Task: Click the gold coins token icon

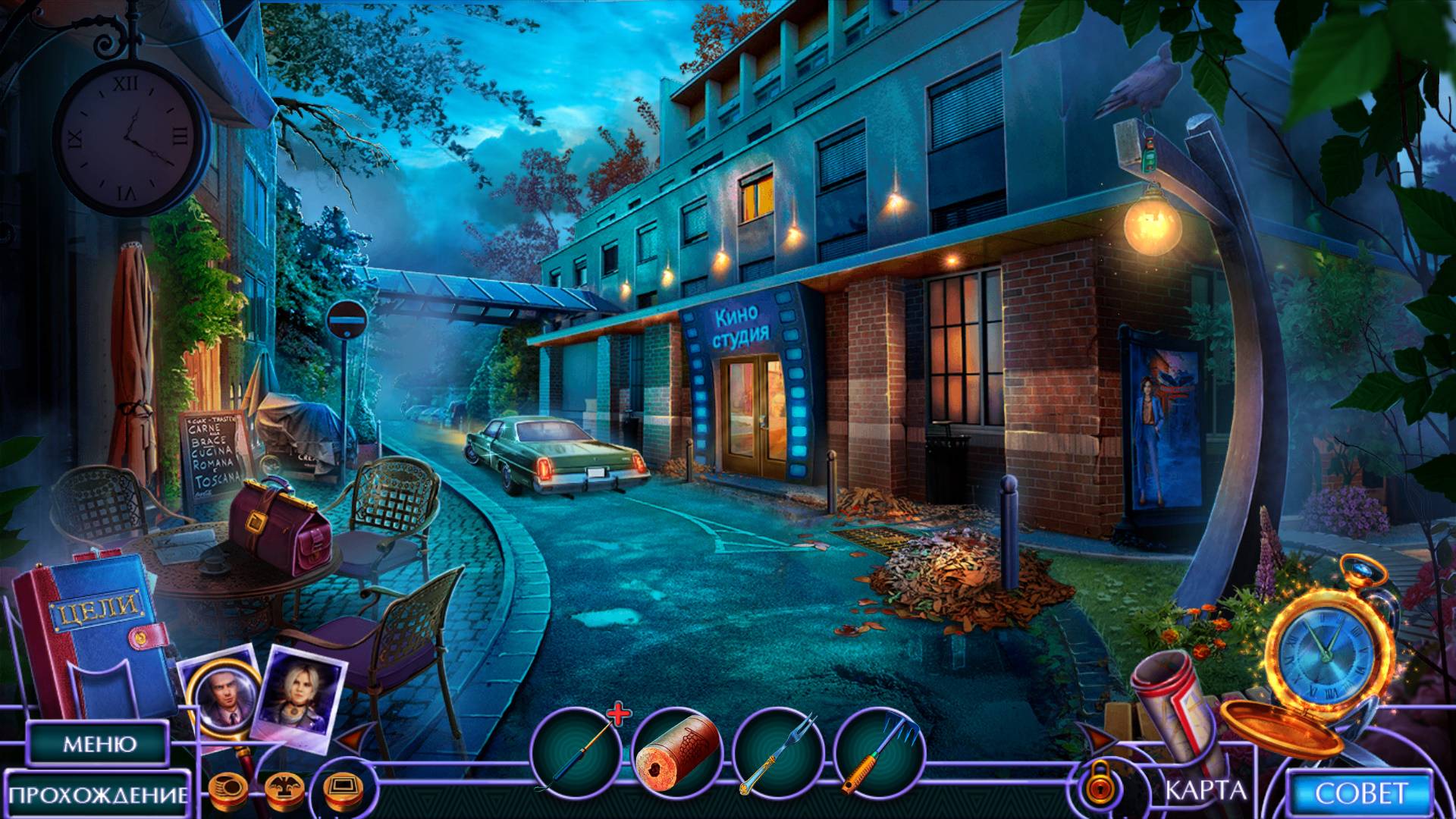Action: [224, 789]
